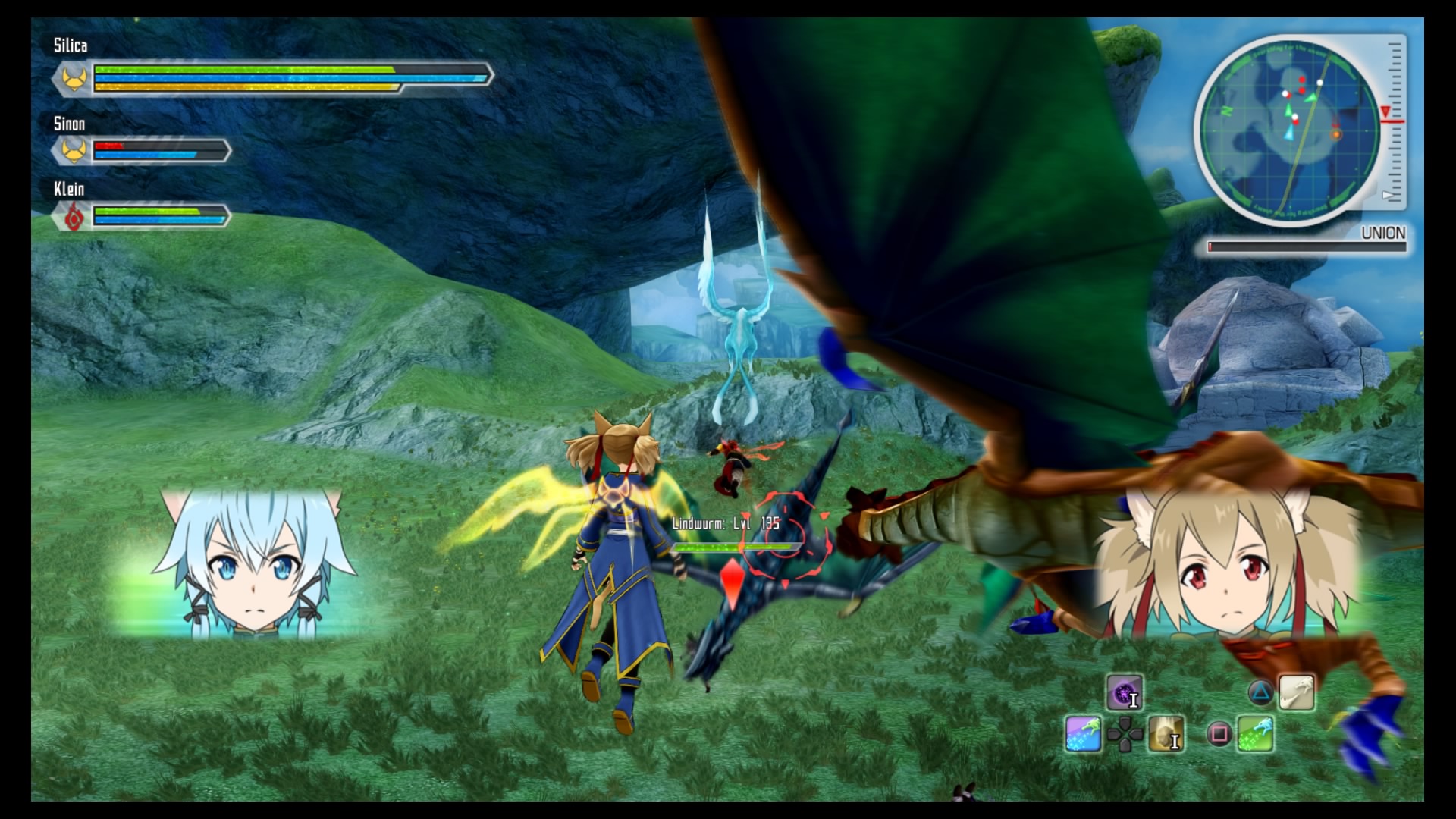Select Klein's red party emblem icon
Viewport: 1456px width, 819px height.
[x=74, y=218]
